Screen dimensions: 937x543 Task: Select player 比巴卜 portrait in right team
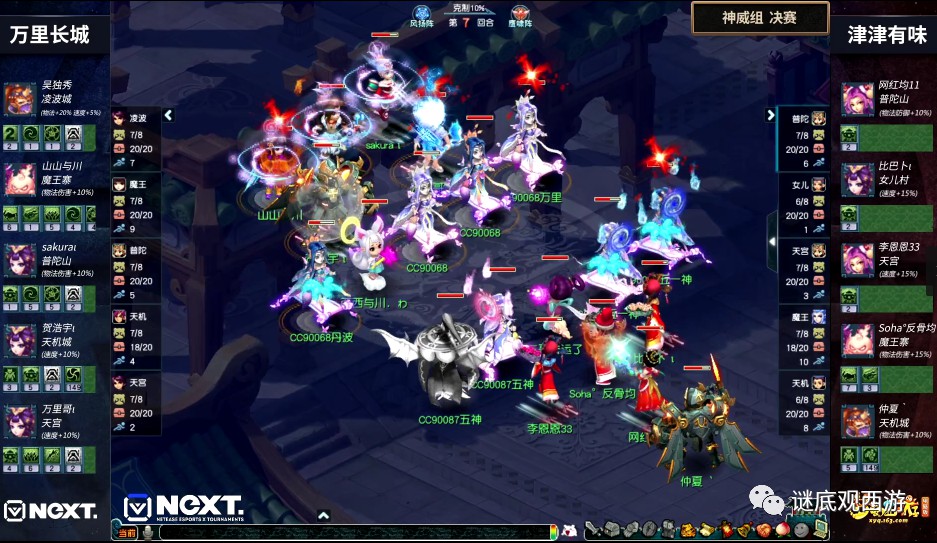point(857,179)
